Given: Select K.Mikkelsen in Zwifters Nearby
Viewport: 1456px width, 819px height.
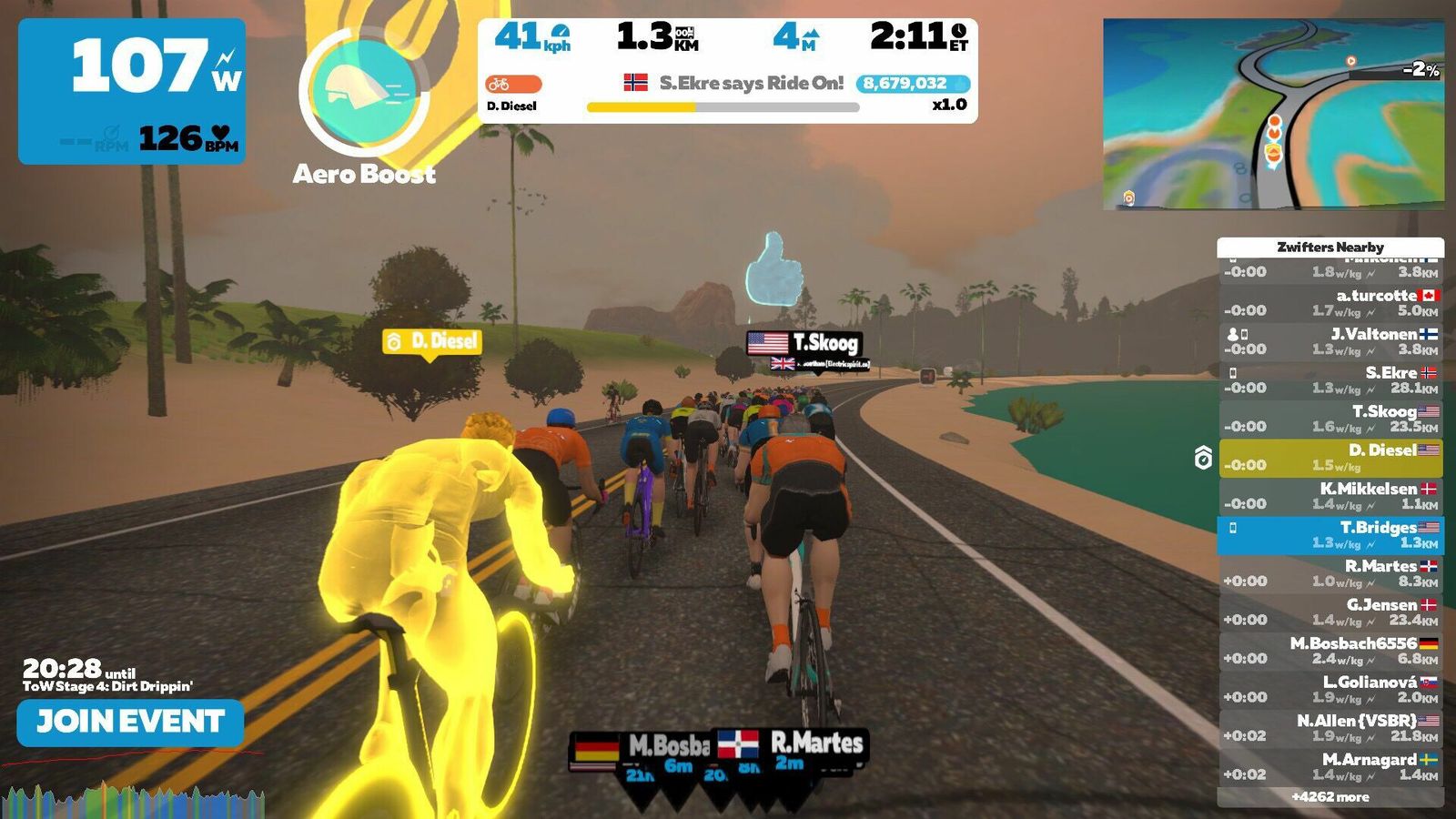Looking at the screenshot, I should pyautogui.click(x=1330, y=496).
